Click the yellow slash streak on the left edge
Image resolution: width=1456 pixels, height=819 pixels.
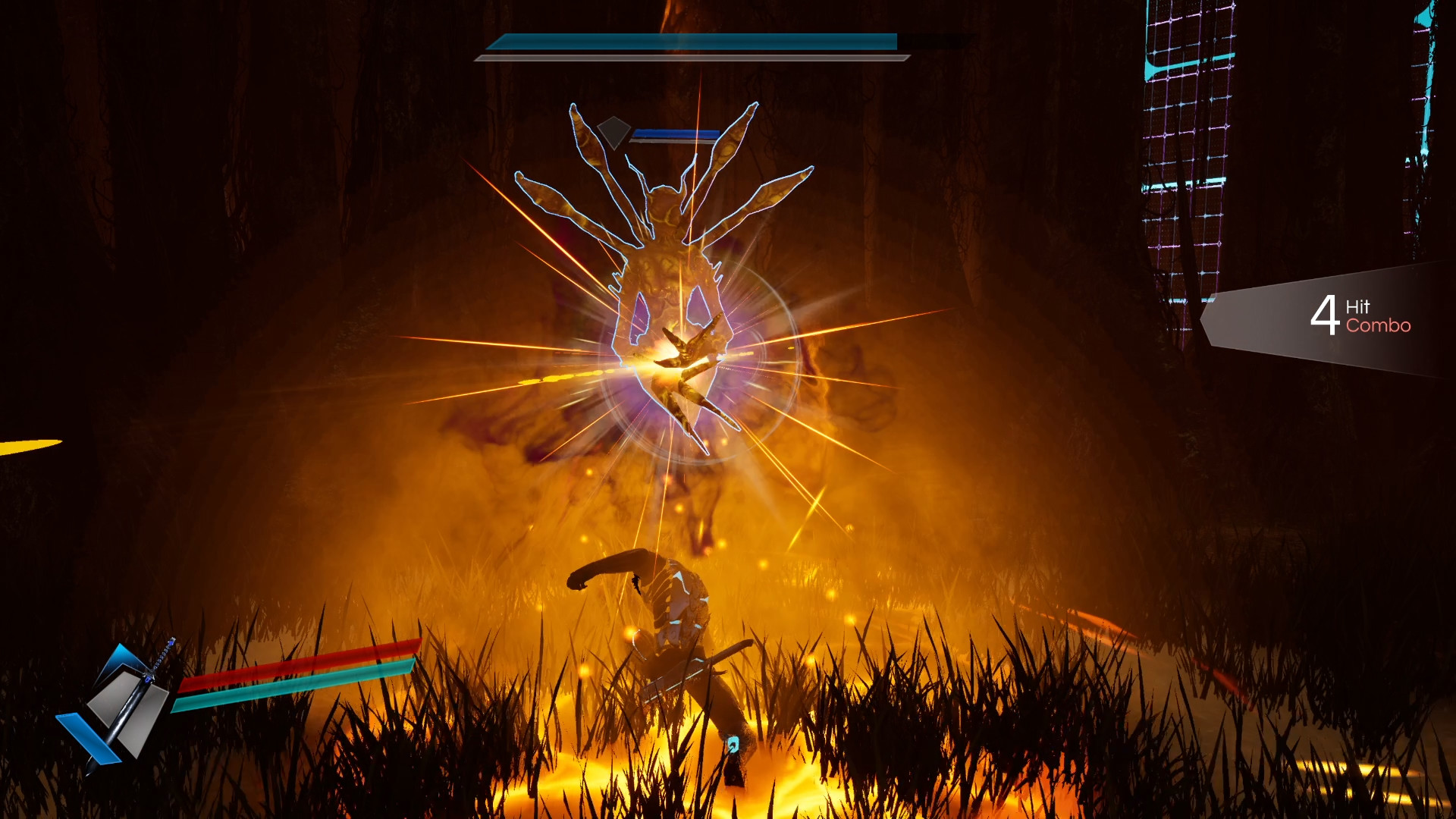pyautogui.click(x=23, y=447)
